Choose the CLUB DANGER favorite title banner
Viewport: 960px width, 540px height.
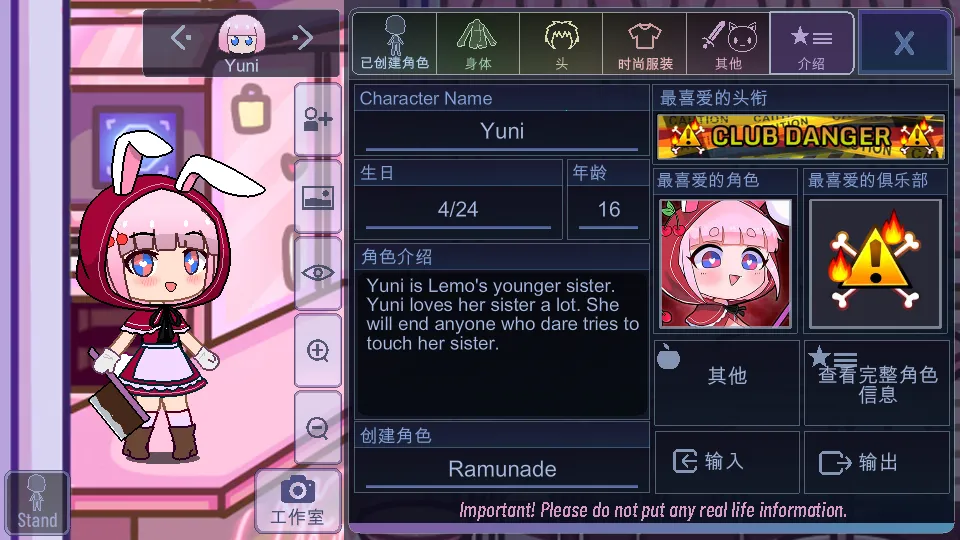click(x=801, y=137)
